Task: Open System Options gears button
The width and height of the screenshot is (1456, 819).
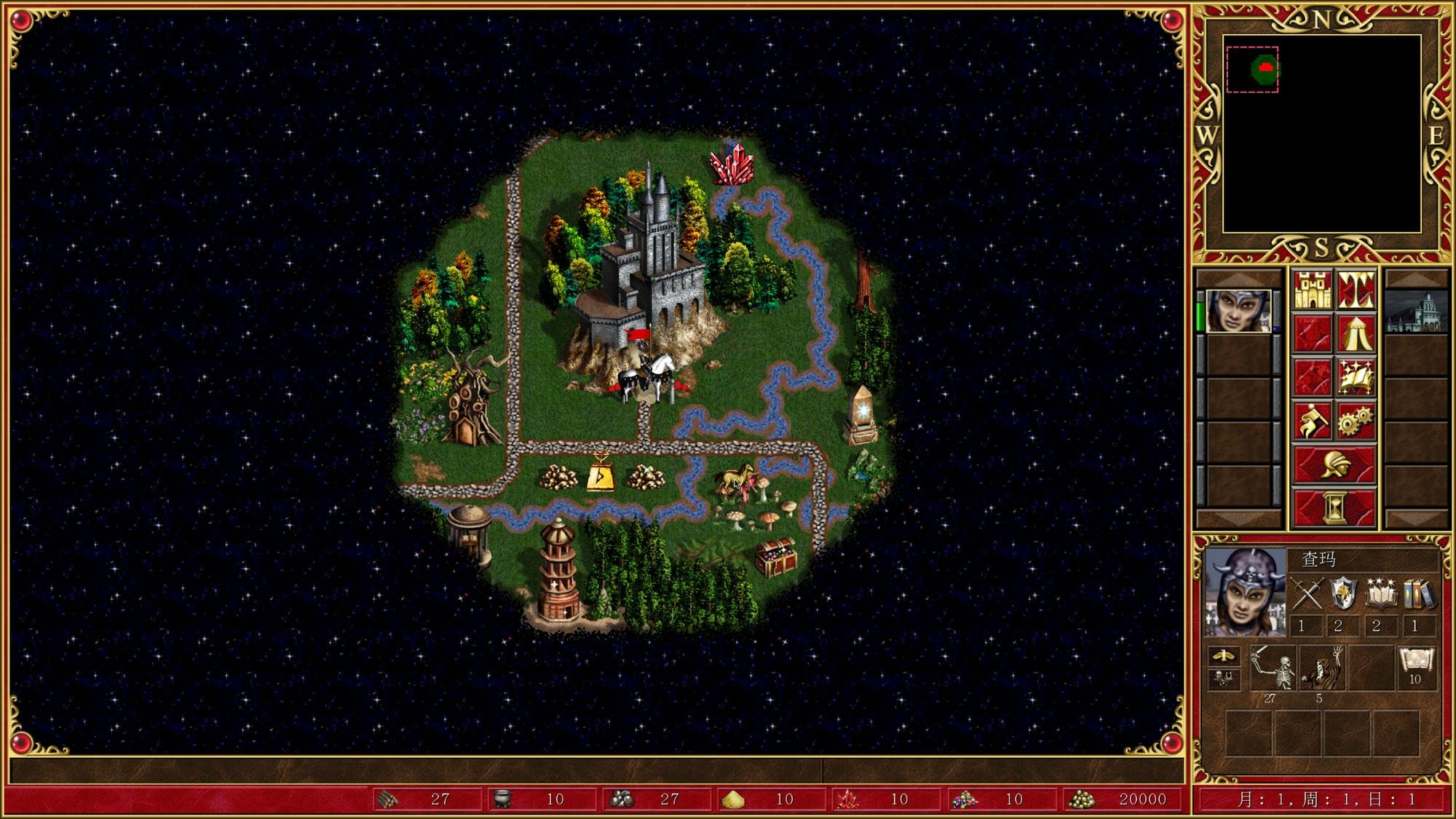Action: pyautogui.click(x=1356, y=421)
